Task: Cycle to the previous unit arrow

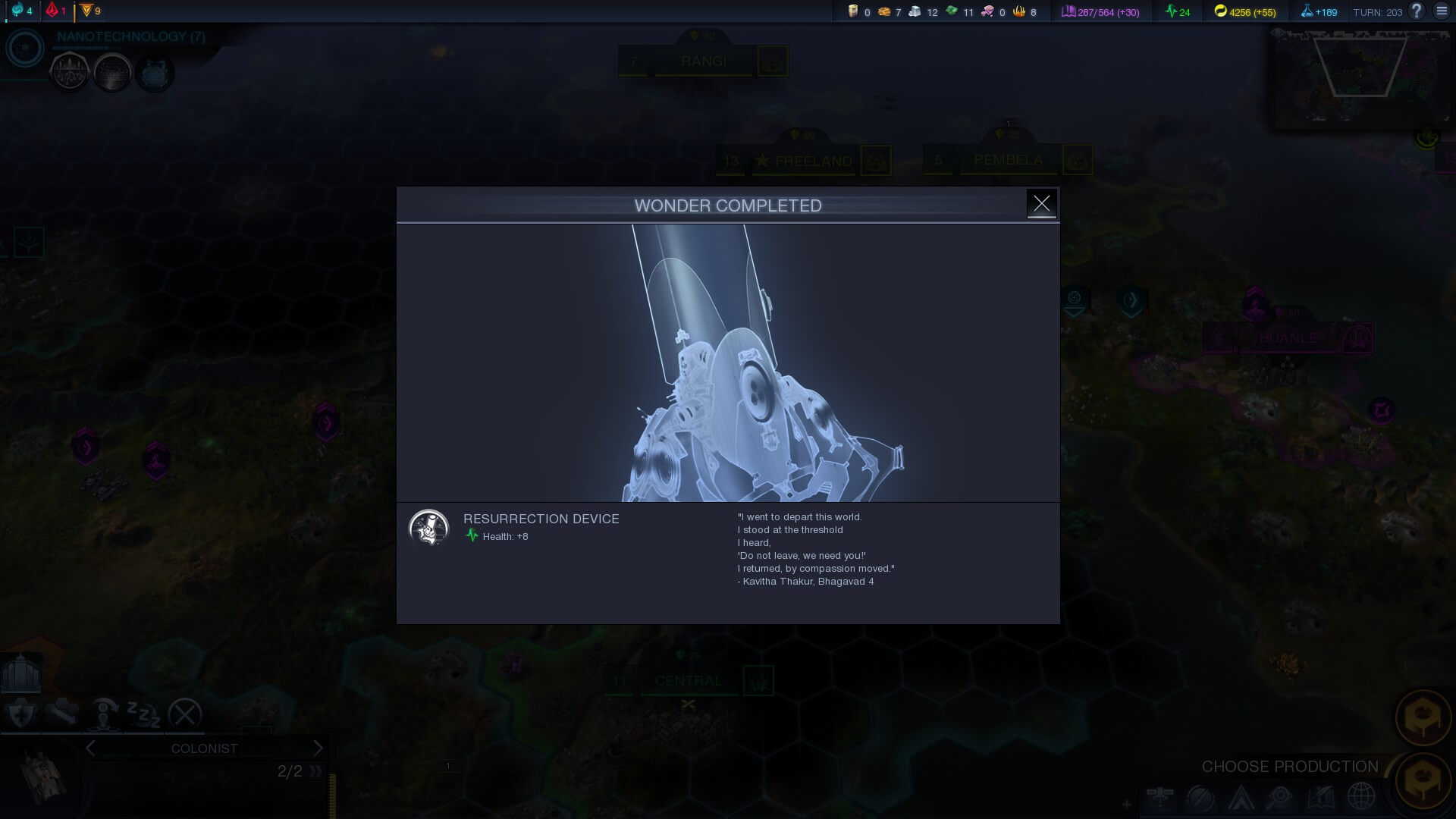Action: point(91,748)
